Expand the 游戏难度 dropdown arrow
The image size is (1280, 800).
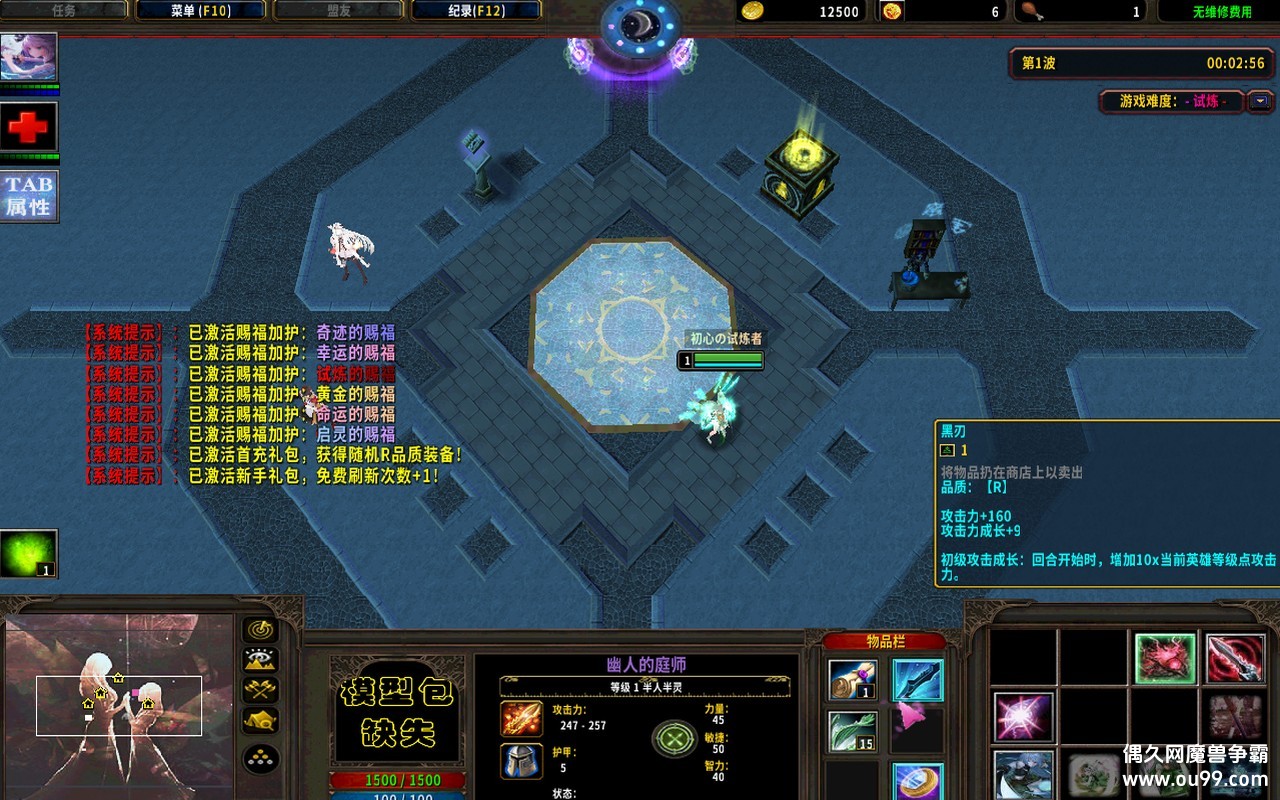[1260, 101]
